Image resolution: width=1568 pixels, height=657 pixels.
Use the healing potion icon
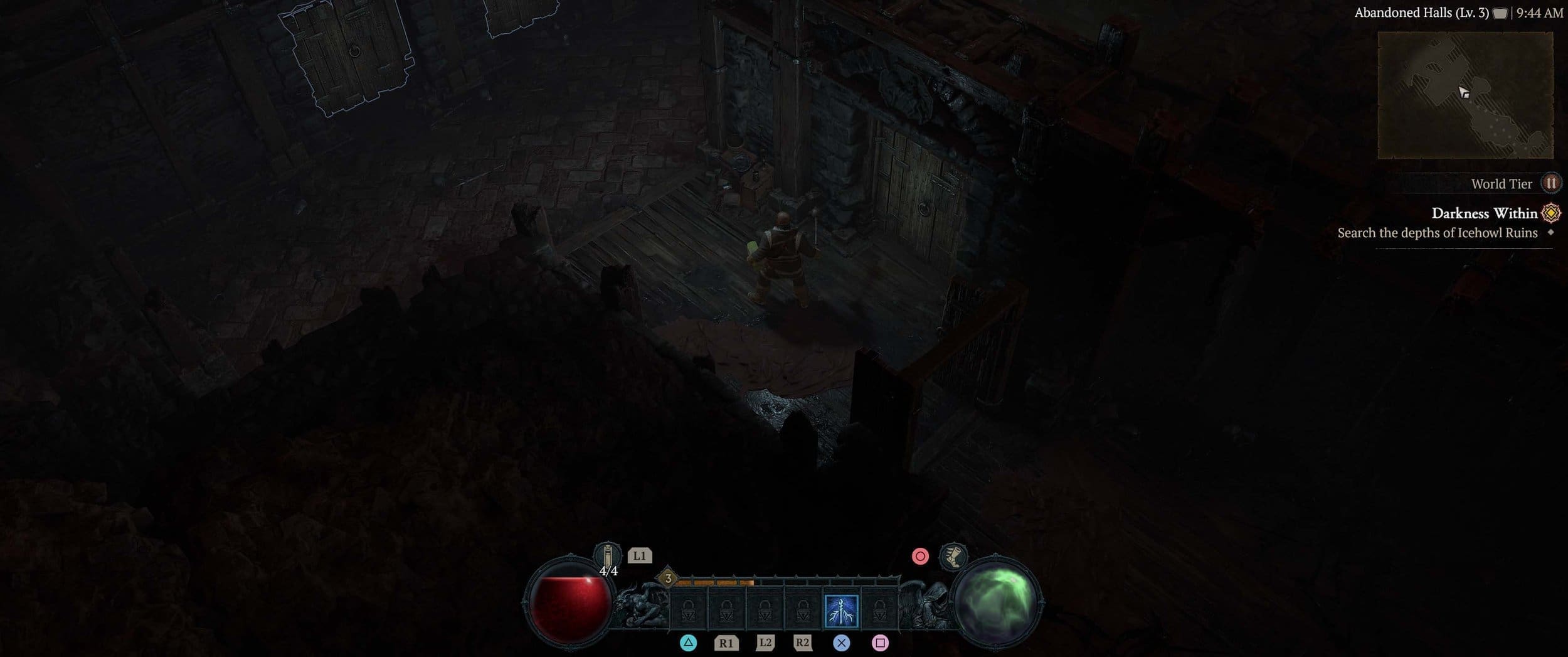tap(607, 556)
